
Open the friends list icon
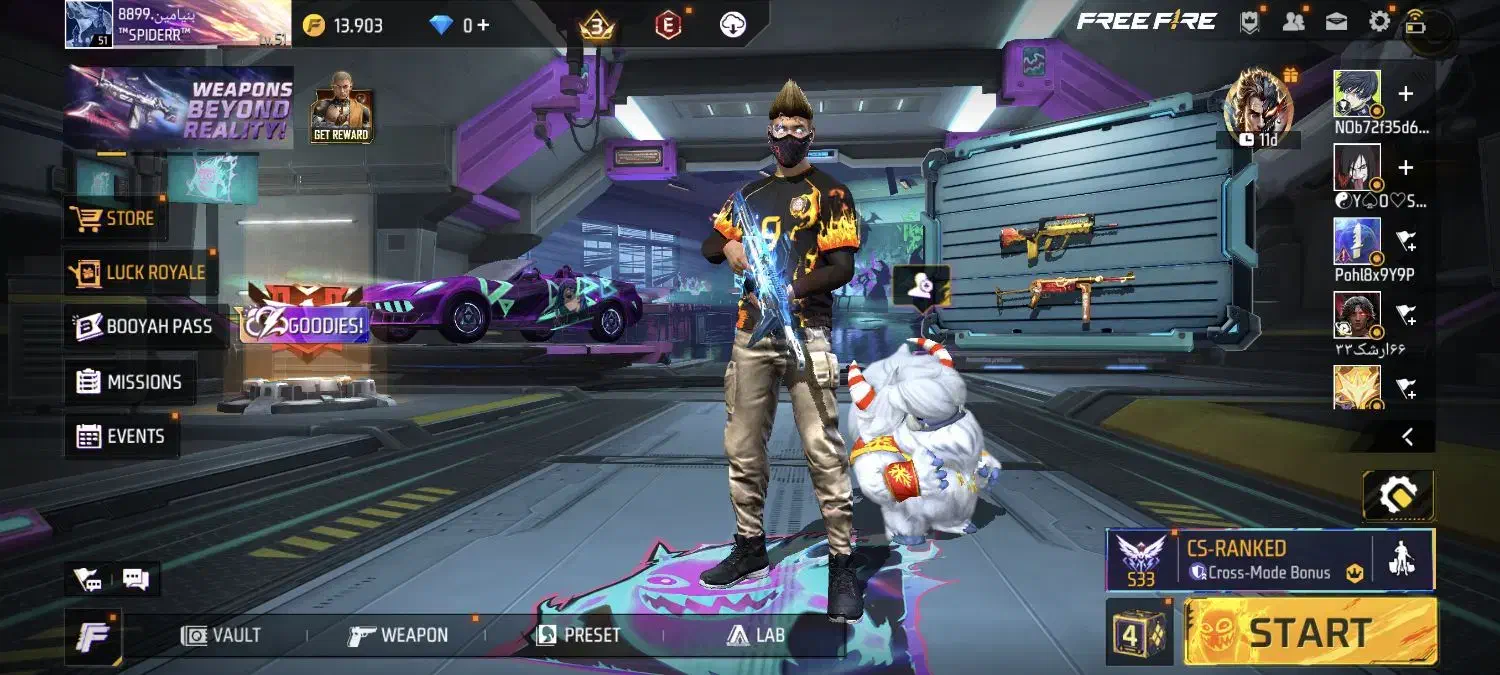coord(1293,22)
